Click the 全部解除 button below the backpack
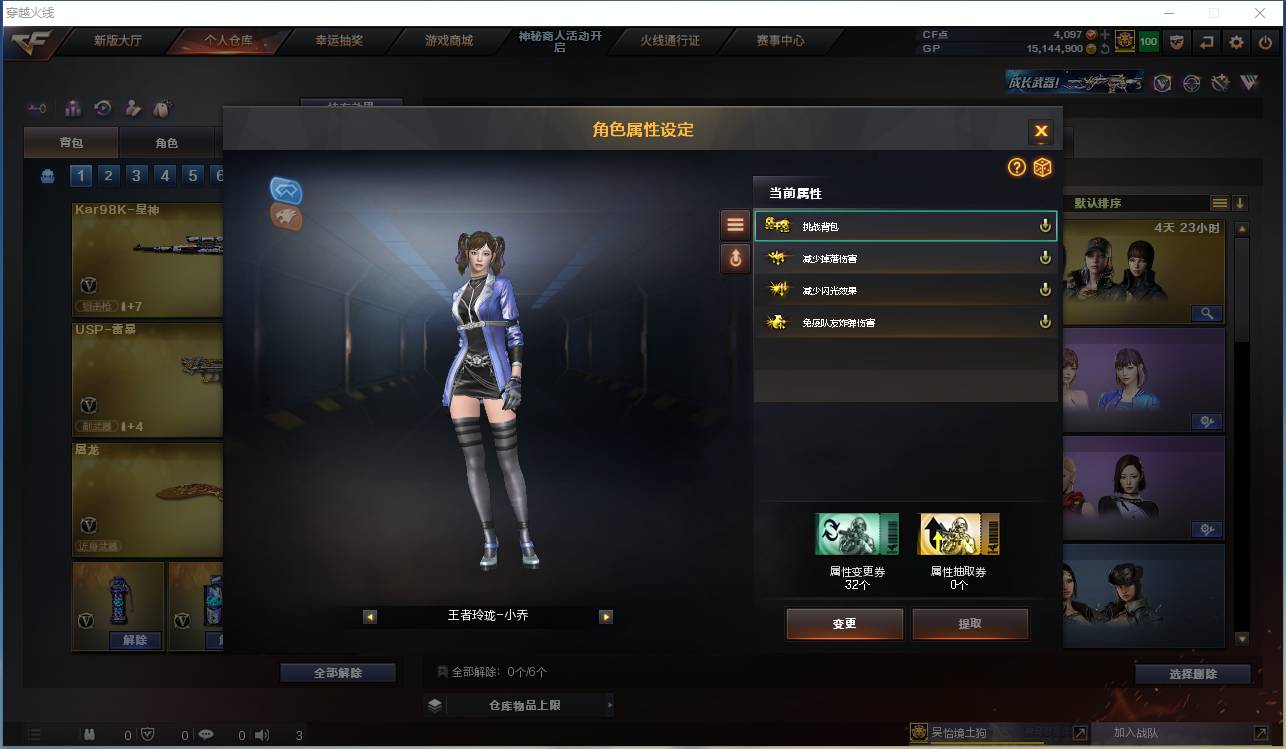Screen dimensions: 1286x749 tap(339, 672)
